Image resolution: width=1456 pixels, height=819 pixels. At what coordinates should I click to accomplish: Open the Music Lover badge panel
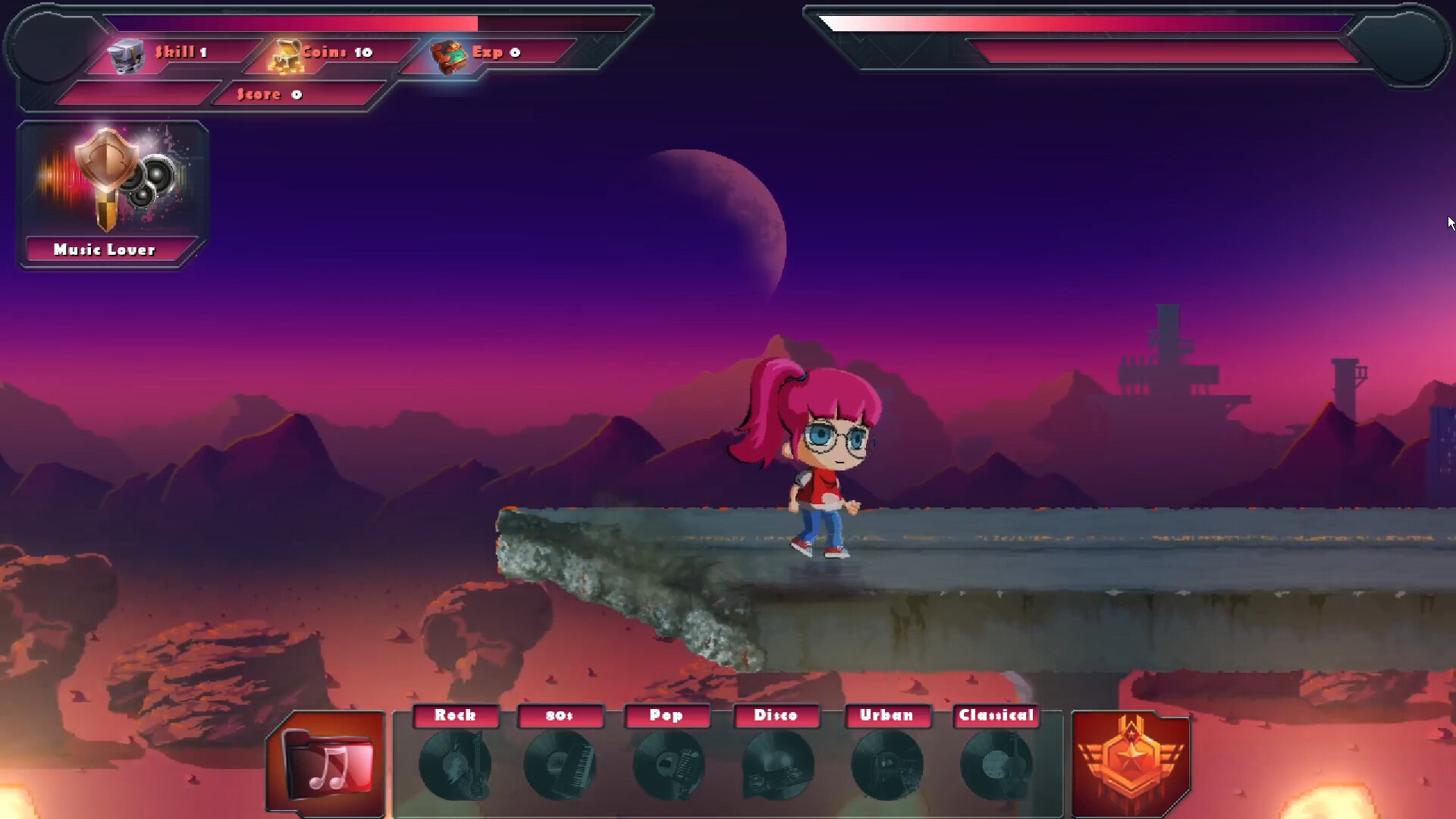pos(112,194)
